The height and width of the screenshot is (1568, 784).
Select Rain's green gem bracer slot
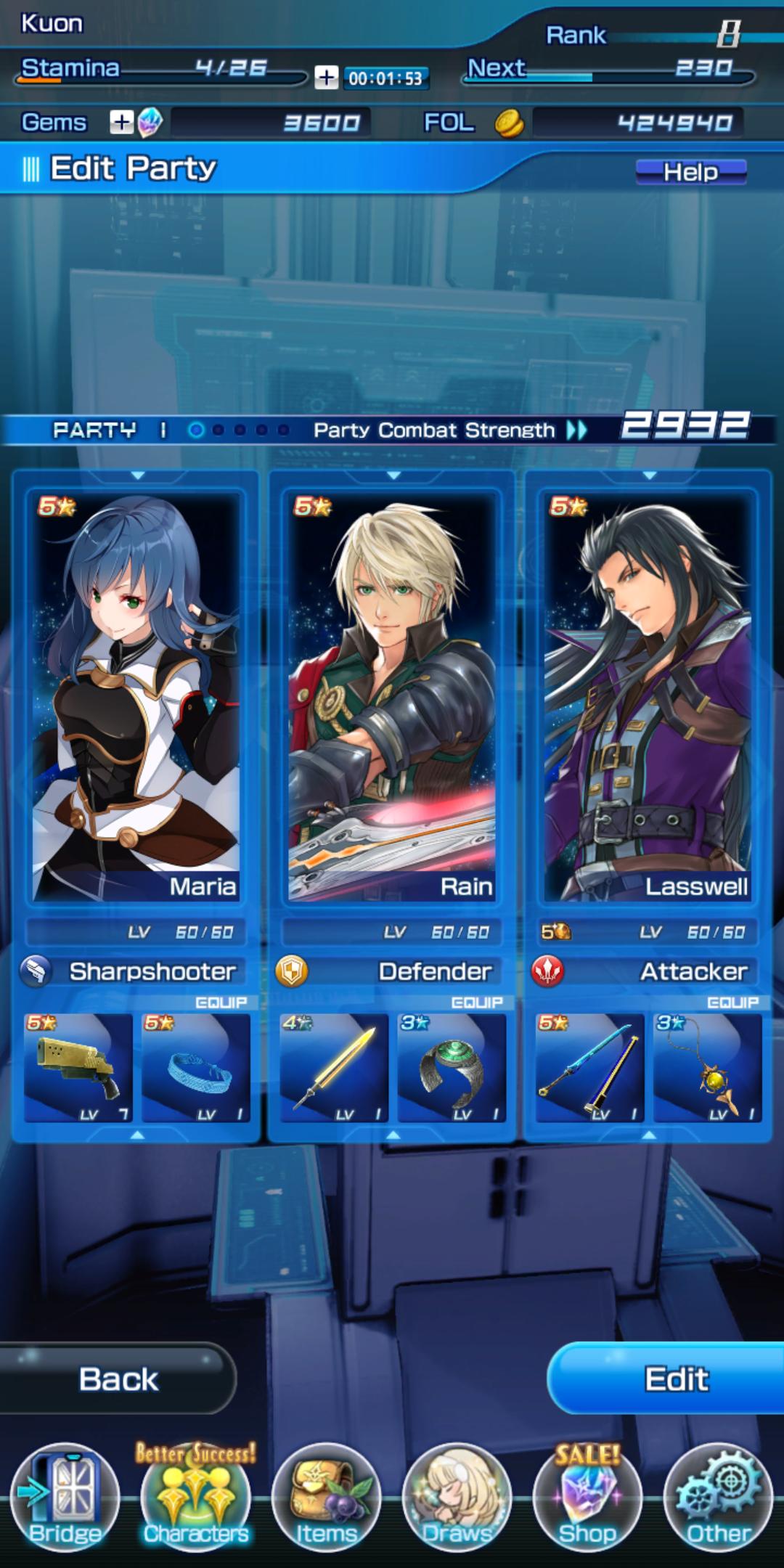[x=452, y=1067]
